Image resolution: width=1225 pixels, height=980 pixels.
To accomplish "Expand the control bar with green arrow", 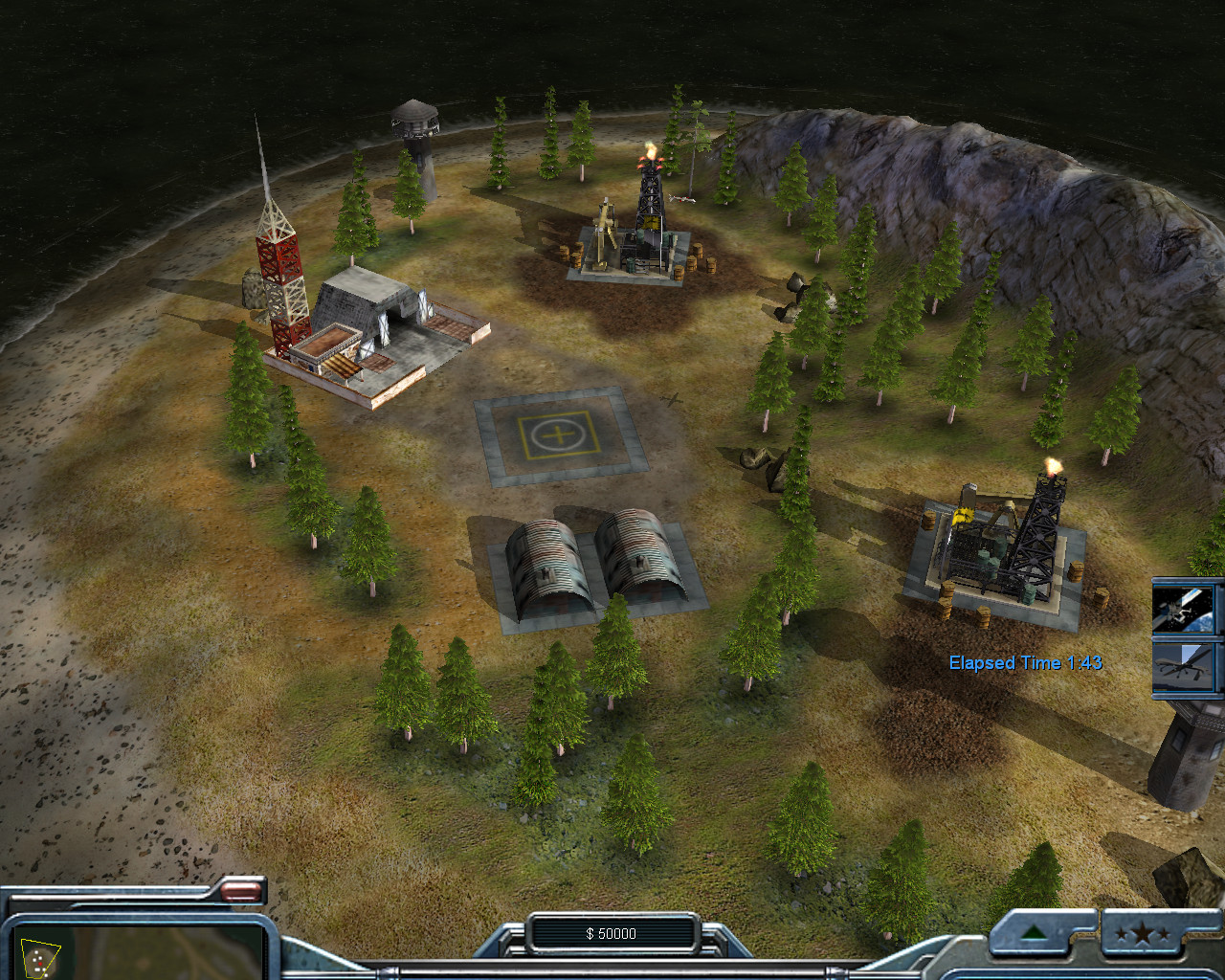I will pos(1035,933).
